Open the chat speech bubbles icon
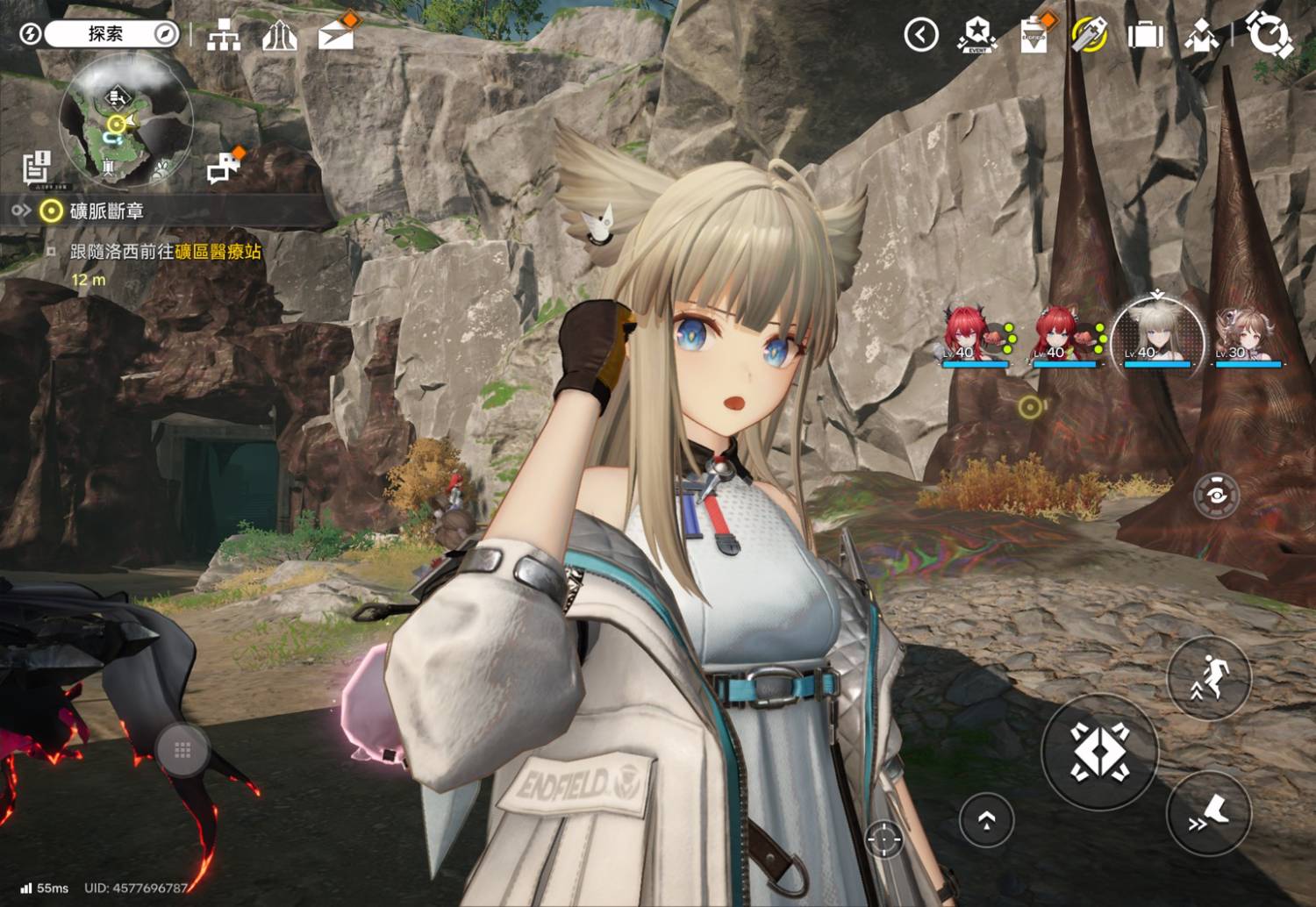Viewport: 1316px width, 907px height. 224,167
